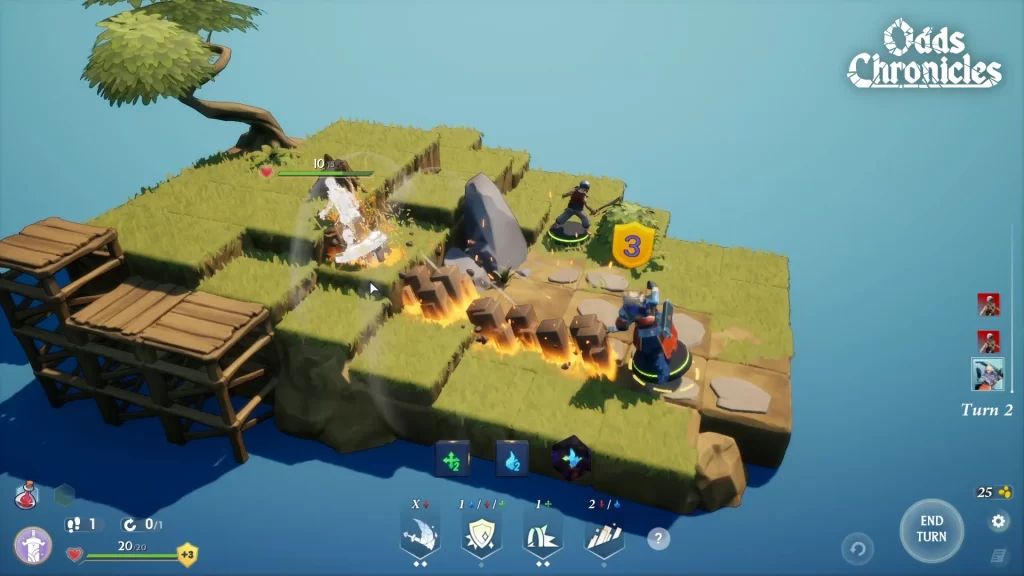The width and height of the screenshot is (1024, 576).
Task: Open the help question mark
Action: (657, 539)
